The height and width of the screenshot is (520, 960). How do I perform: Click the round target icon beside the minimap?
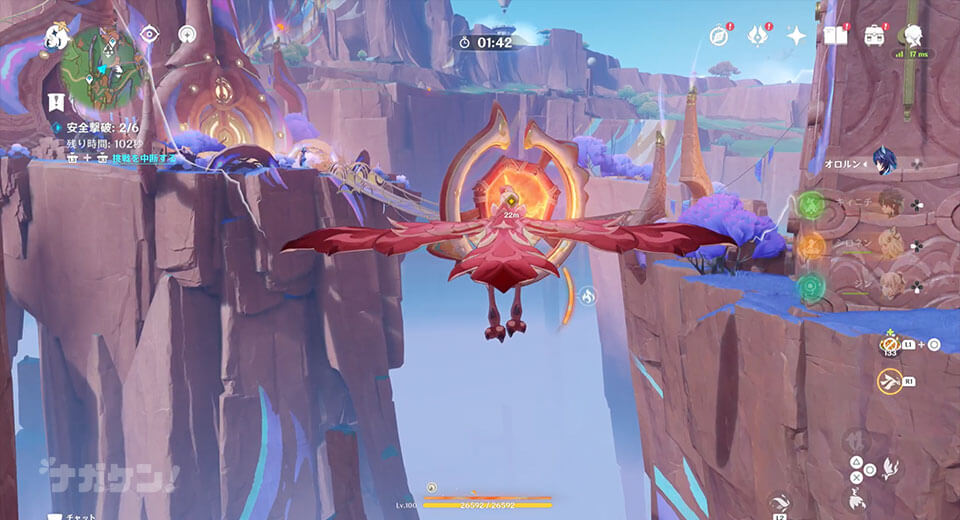click(x=186, y=34)
